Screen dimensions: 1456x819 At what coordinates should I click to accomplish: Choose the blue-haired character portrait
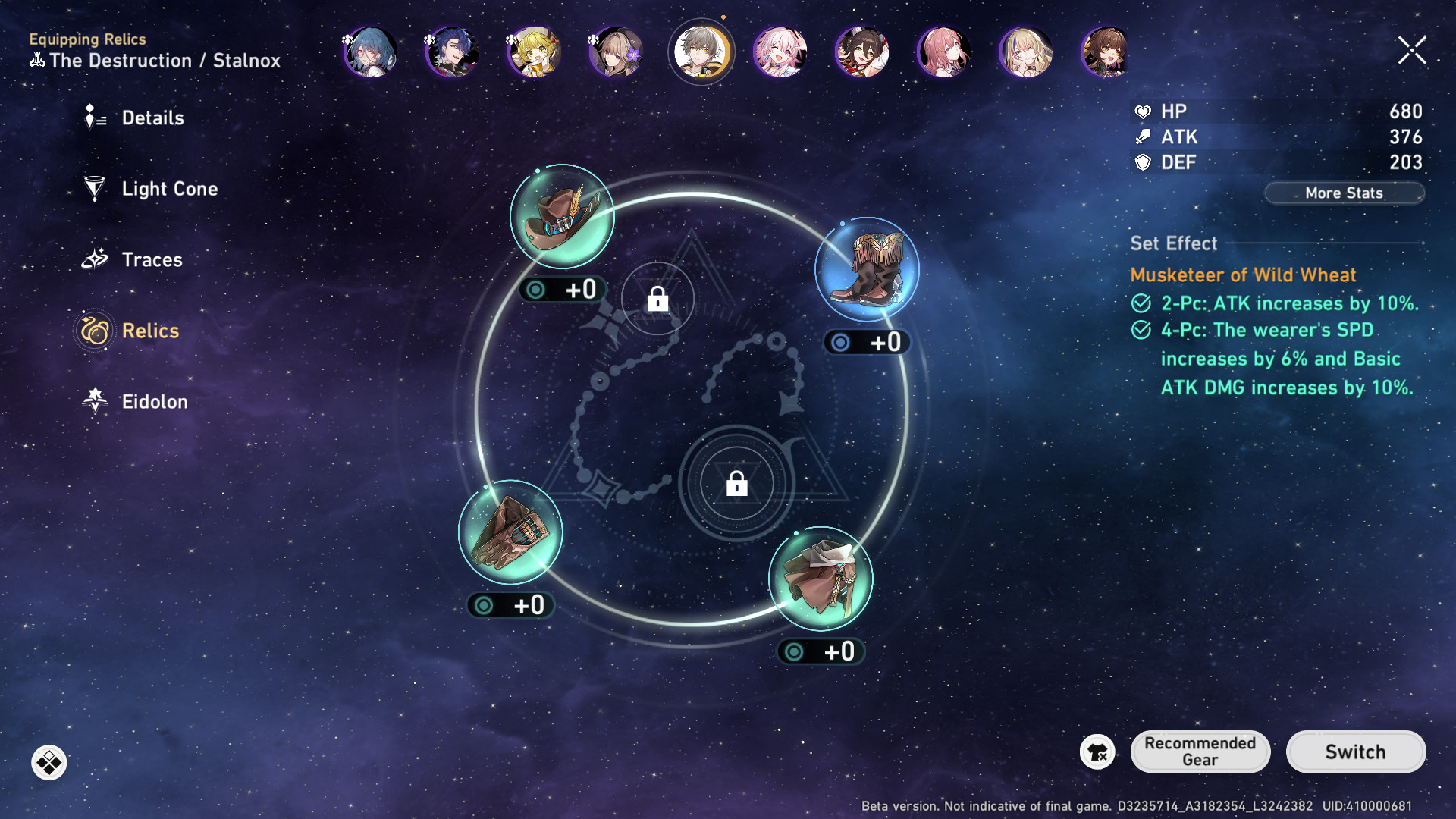click(x=371, y=52)
